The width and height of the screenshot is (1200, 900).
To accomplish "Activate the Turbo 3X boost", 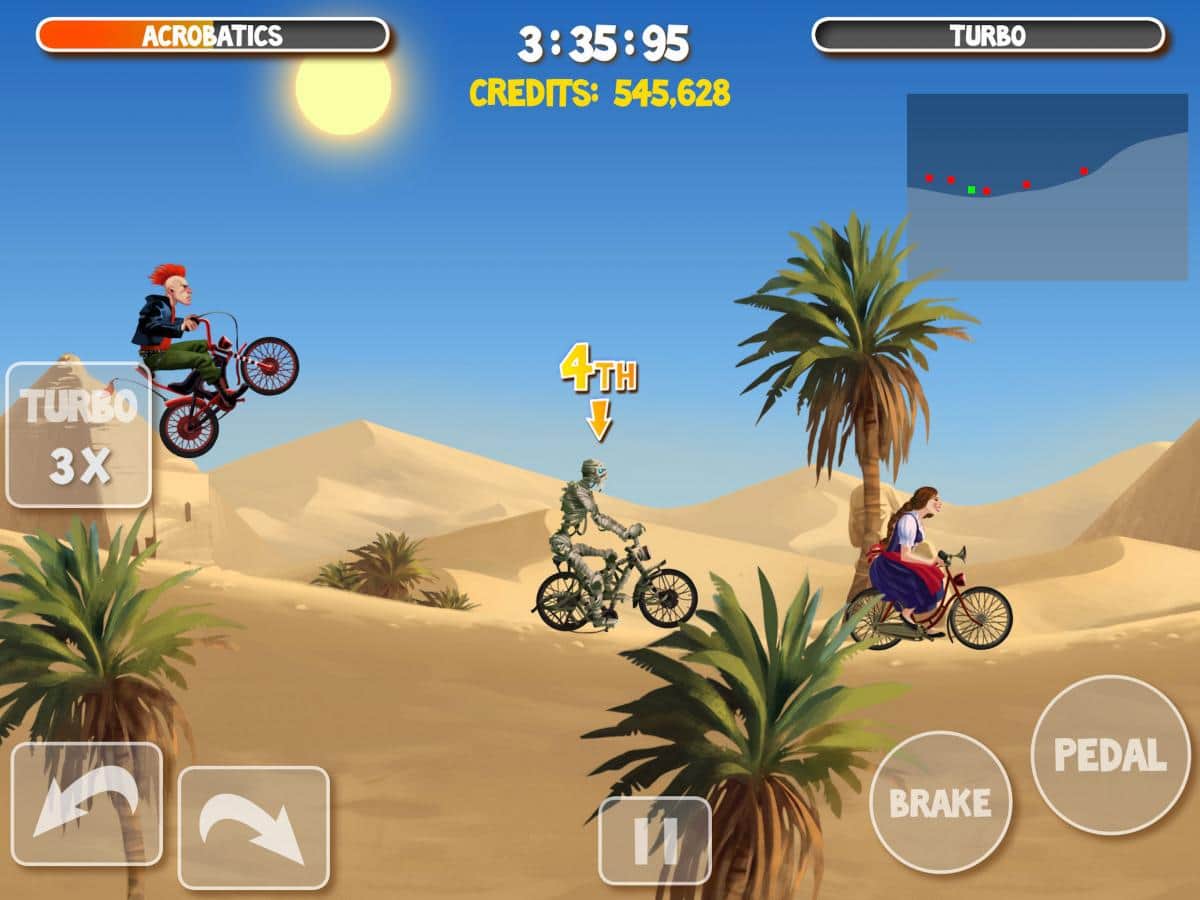I will coord(79,435).
